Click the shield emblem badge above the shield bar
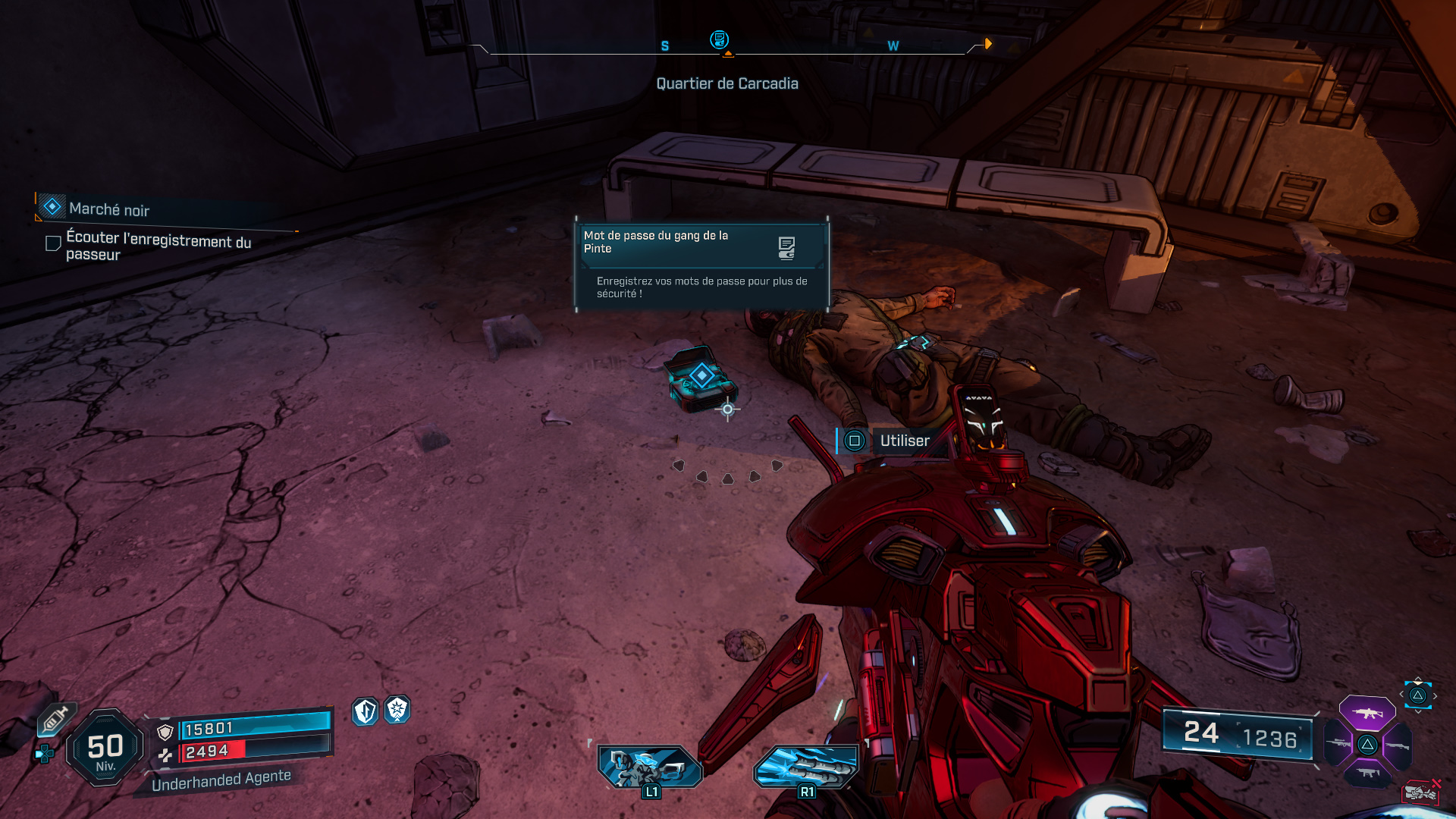The width and height of the screenshot is (1456, 819). (x=364, y=713)
